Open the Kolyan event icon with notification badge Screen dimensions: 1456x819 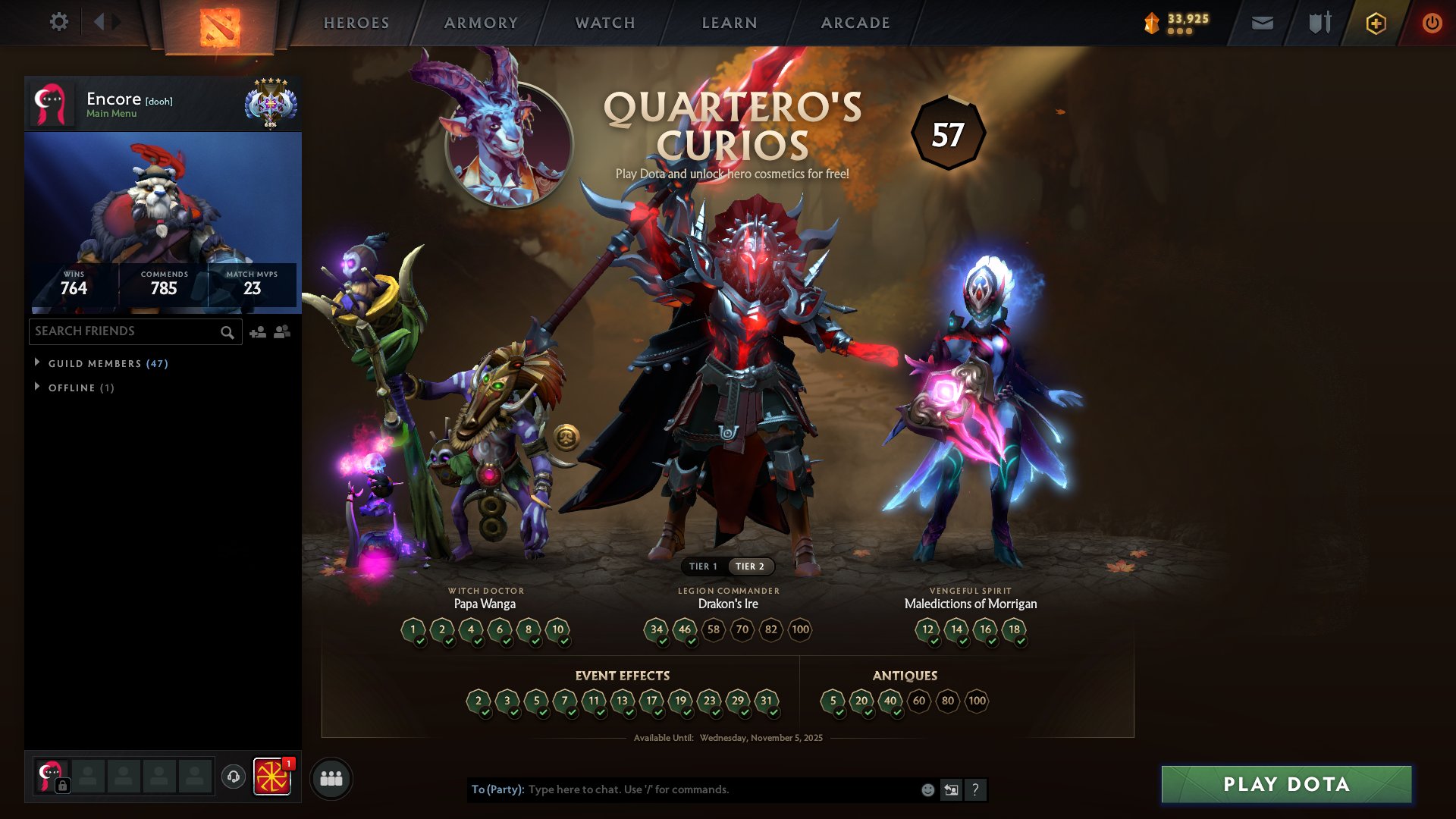pos(273,777)
